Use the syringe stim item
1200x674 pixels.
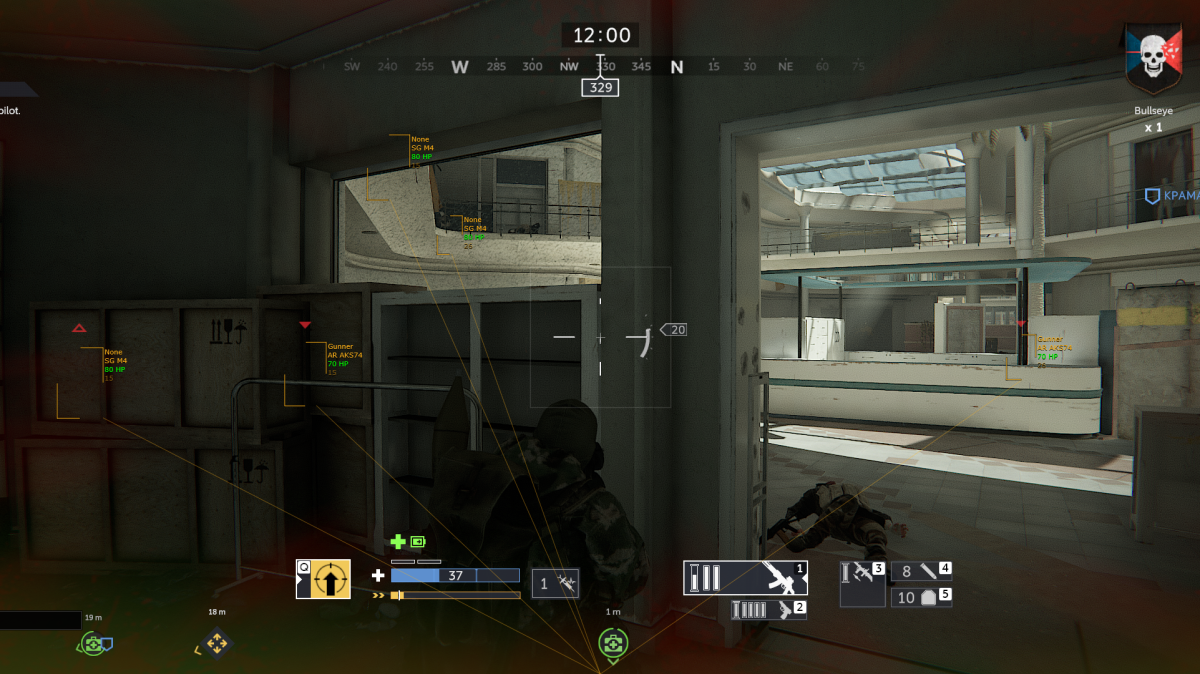pos(555,582)
